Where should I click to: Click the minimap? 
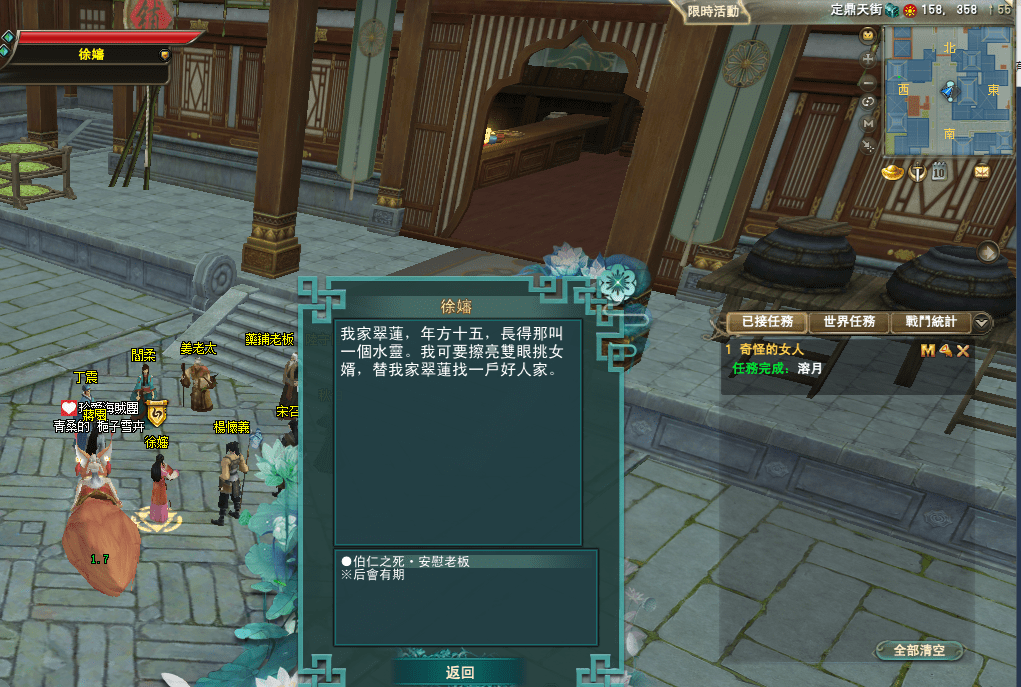pyautogui.click(x=948, y=90)
